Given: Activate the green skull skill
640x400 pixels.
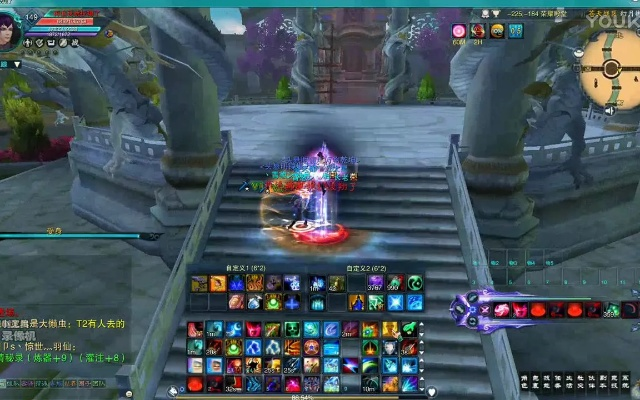Looking at the screenshot, I should pyautogui.click(x=292, y=329).
